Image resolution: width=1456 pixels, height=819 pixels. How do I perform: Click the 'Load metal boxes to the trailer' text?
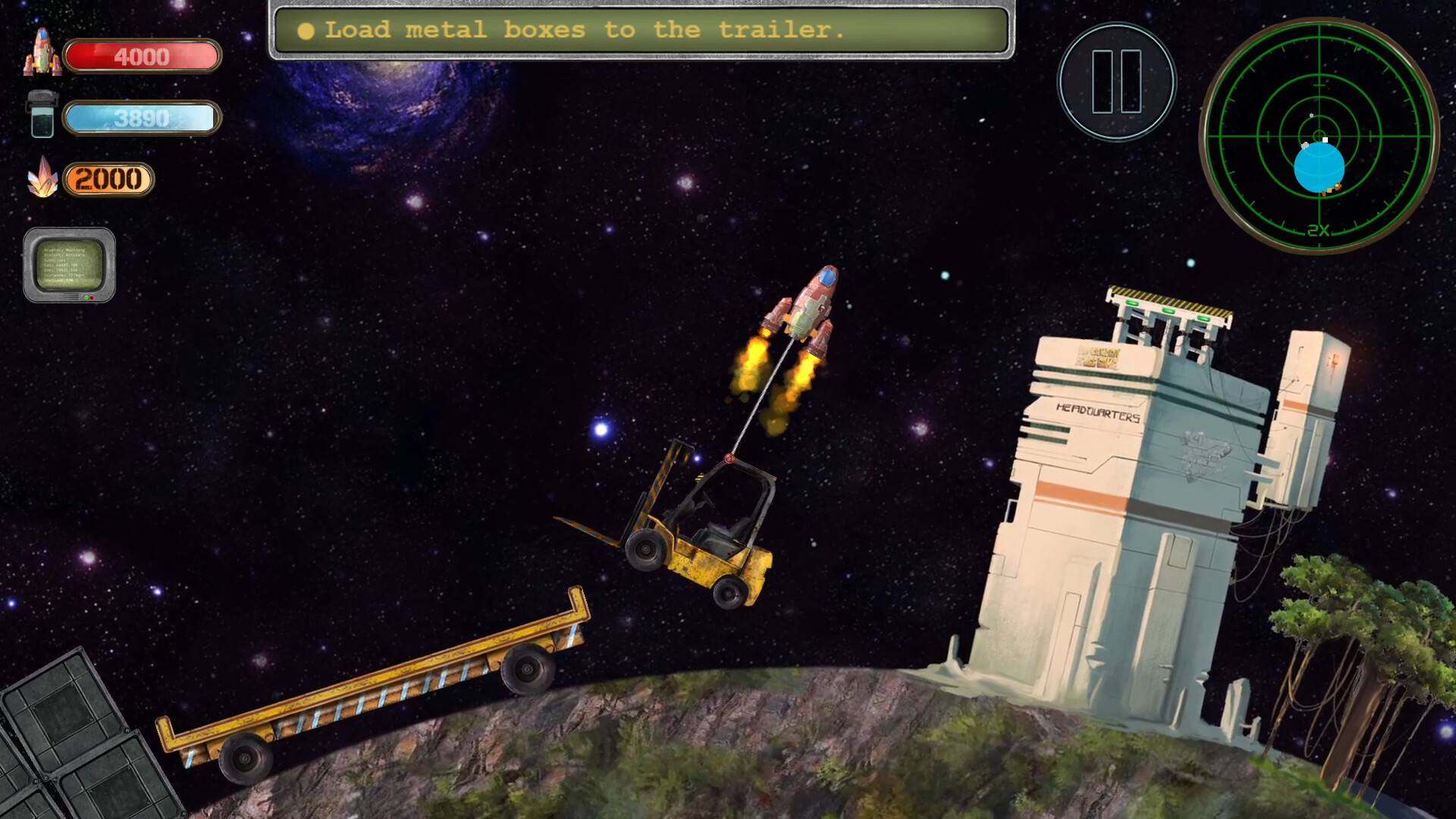point(584,31)
